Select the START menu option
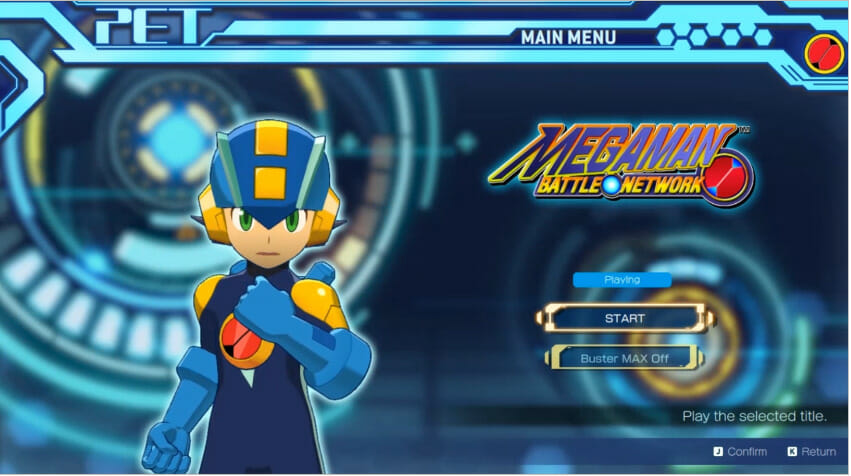This screenshot has width=851, height=476. coord(625,319)
